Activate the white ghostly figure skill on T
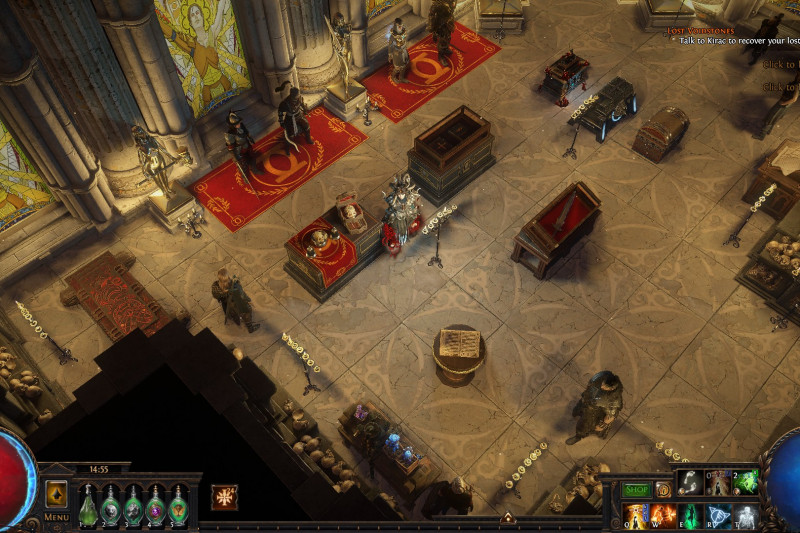The height and width of the screenshot is (533, 800). [x=746, y=516]
